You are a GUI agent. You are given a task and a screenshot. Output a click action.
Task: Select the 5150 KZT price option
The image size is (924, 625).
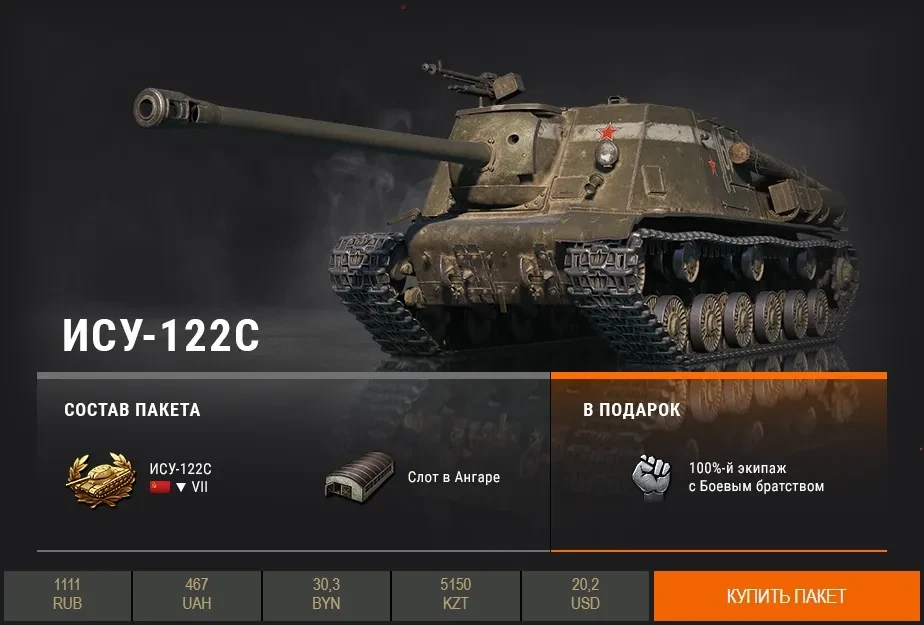[x=455, y=596]
